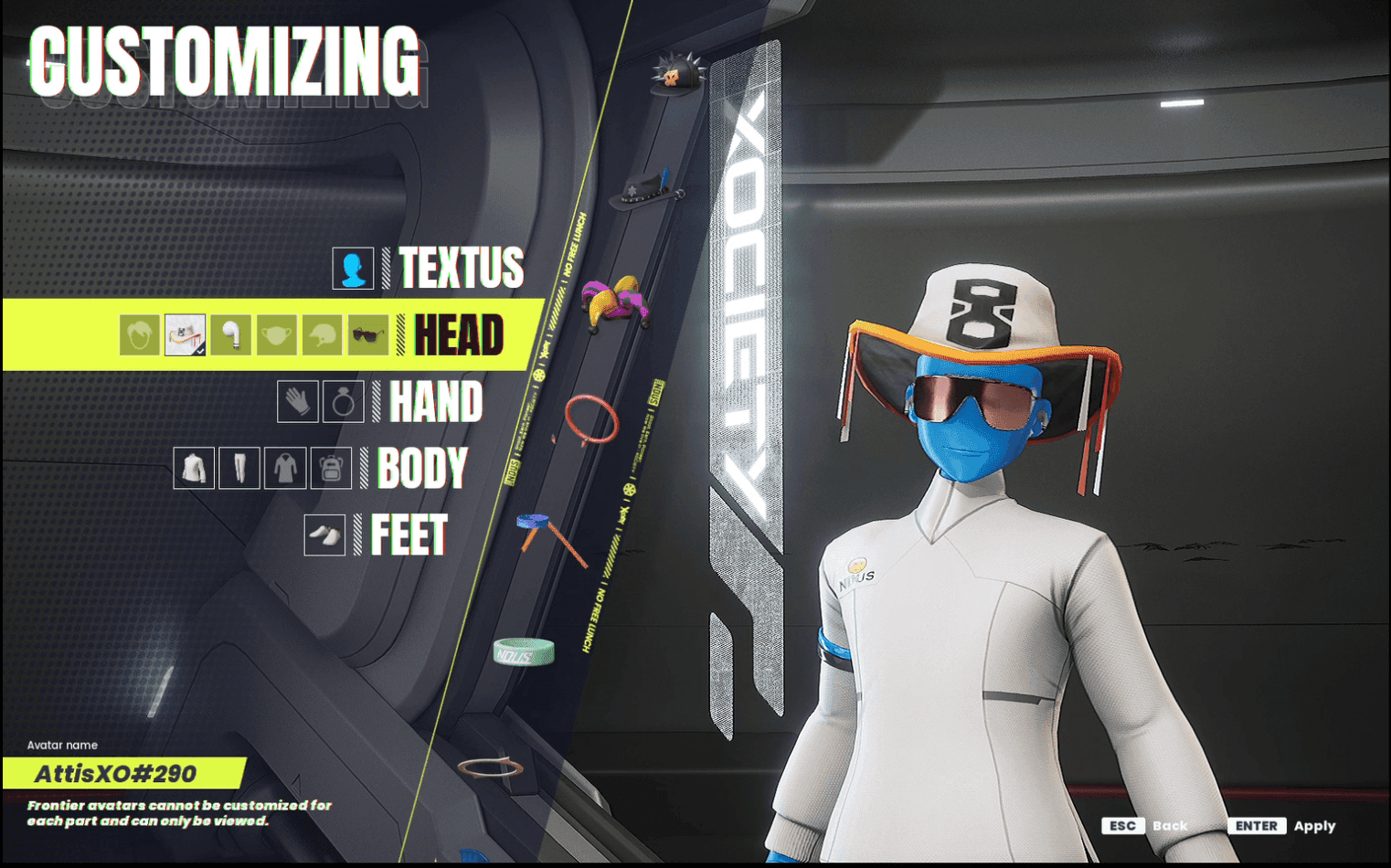Switch to the BODY category
Image resolution: width=1391 pixels, height=868 pixels.
pos(423,468)
